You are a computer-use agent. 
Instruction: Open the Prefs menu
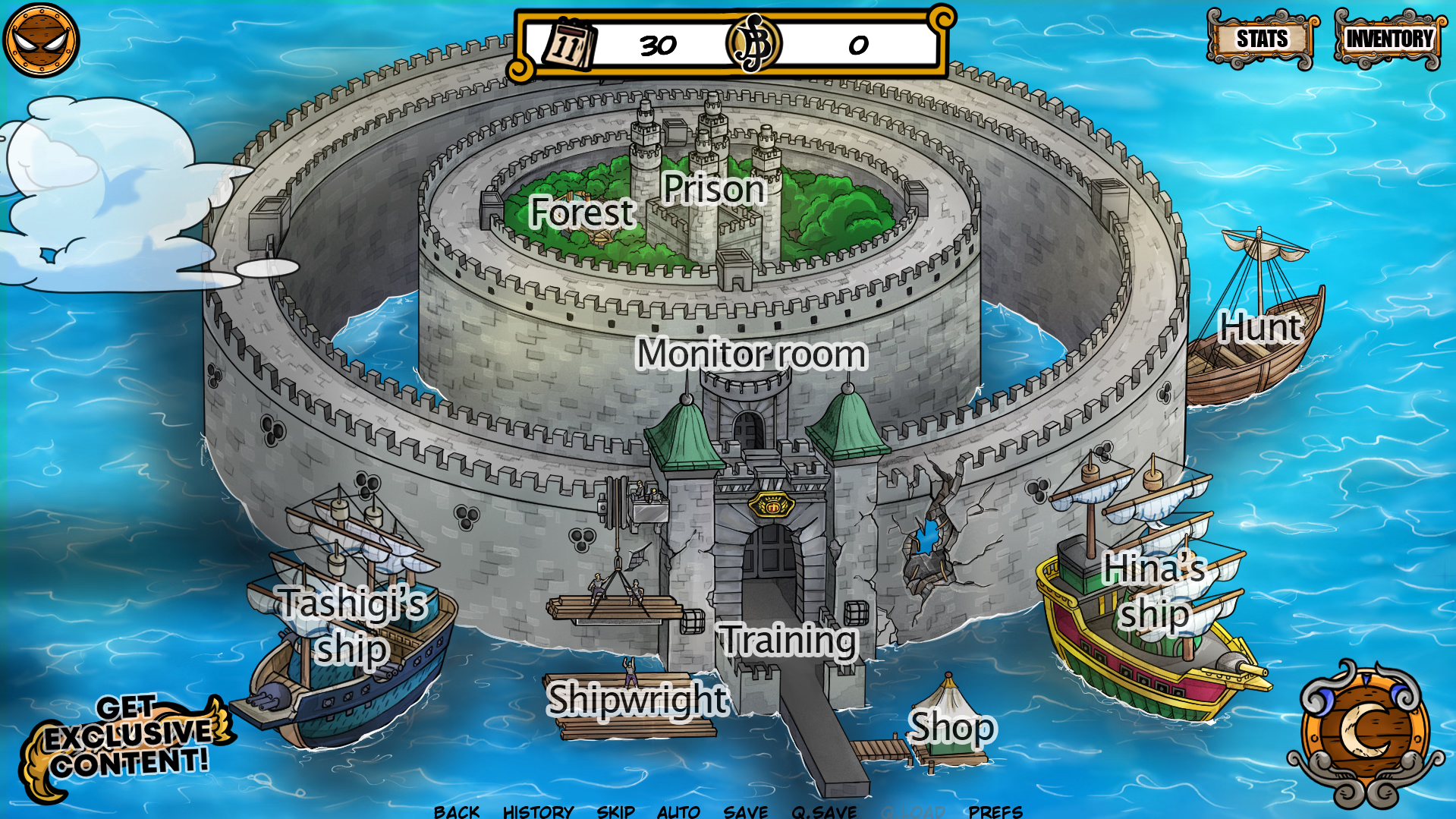(995, 811)
